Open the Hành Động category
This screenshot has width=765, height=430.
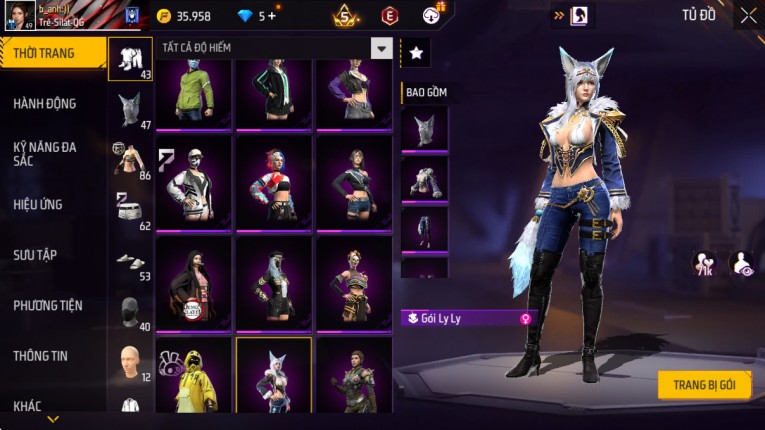[x=45, y=104]
